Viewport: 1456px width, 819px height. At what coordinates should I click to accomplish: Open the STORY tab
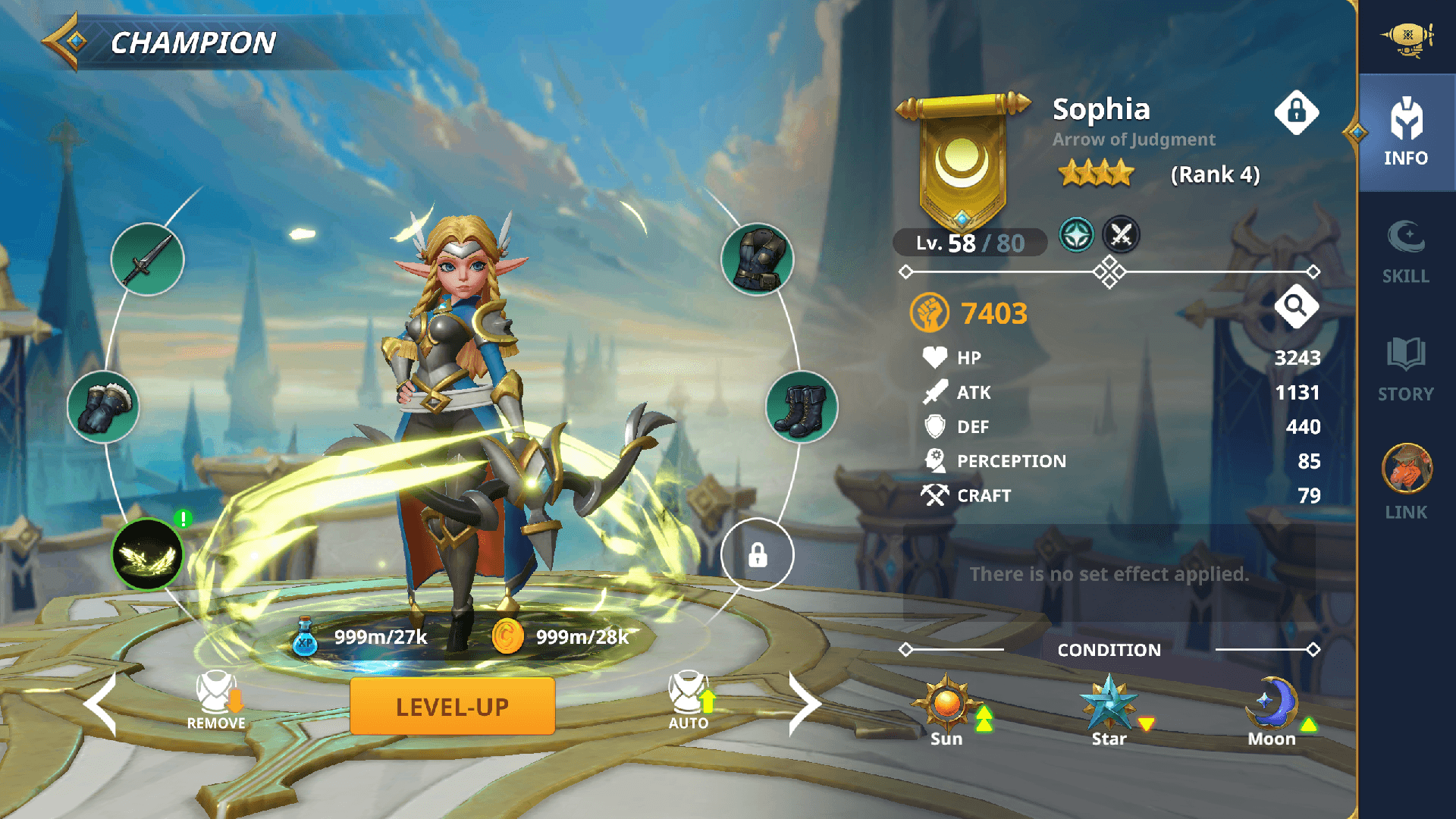click(x=1405, y=368)
